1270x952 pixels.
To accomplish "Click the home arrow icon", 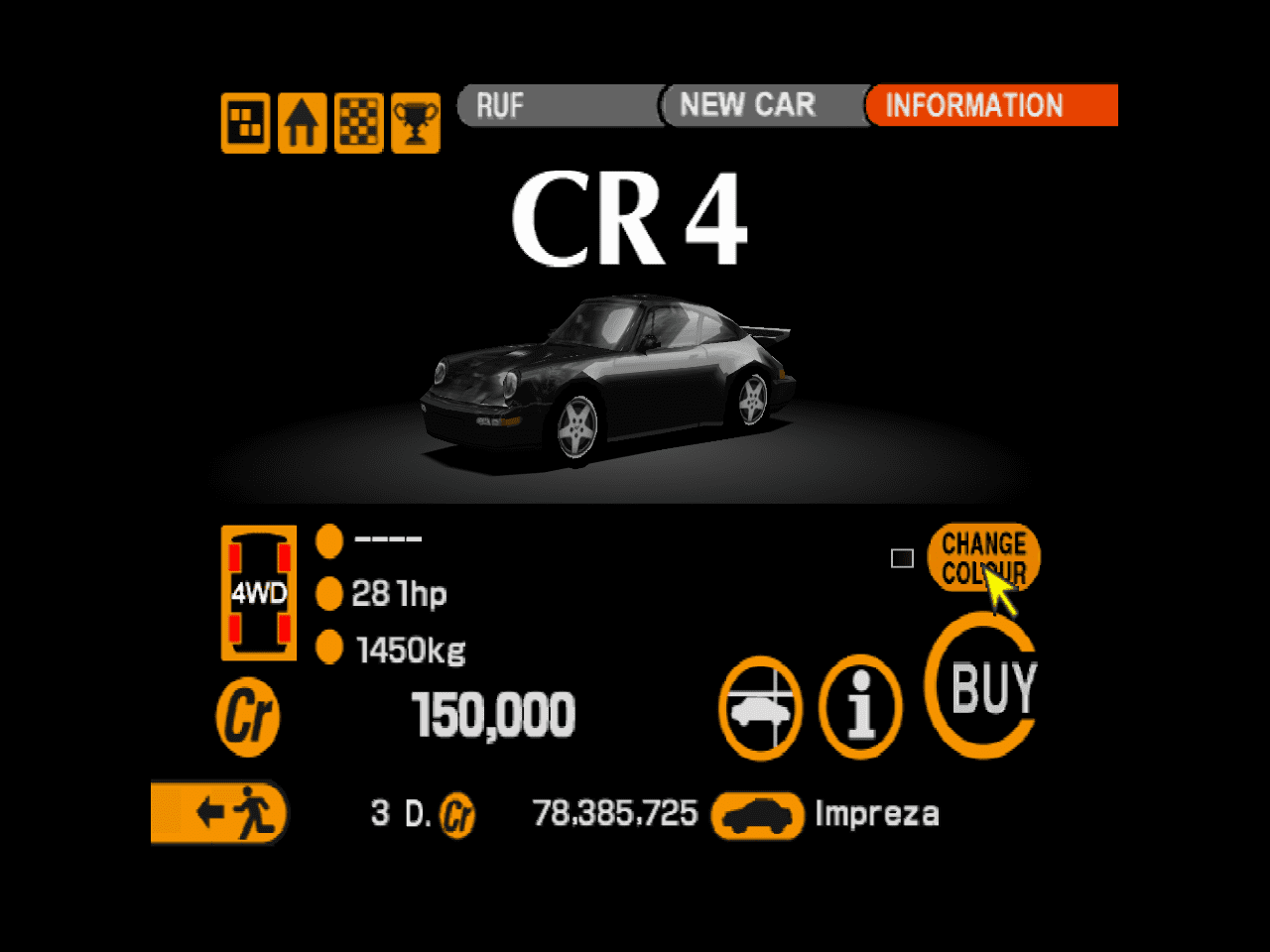I will pos(302,123).
